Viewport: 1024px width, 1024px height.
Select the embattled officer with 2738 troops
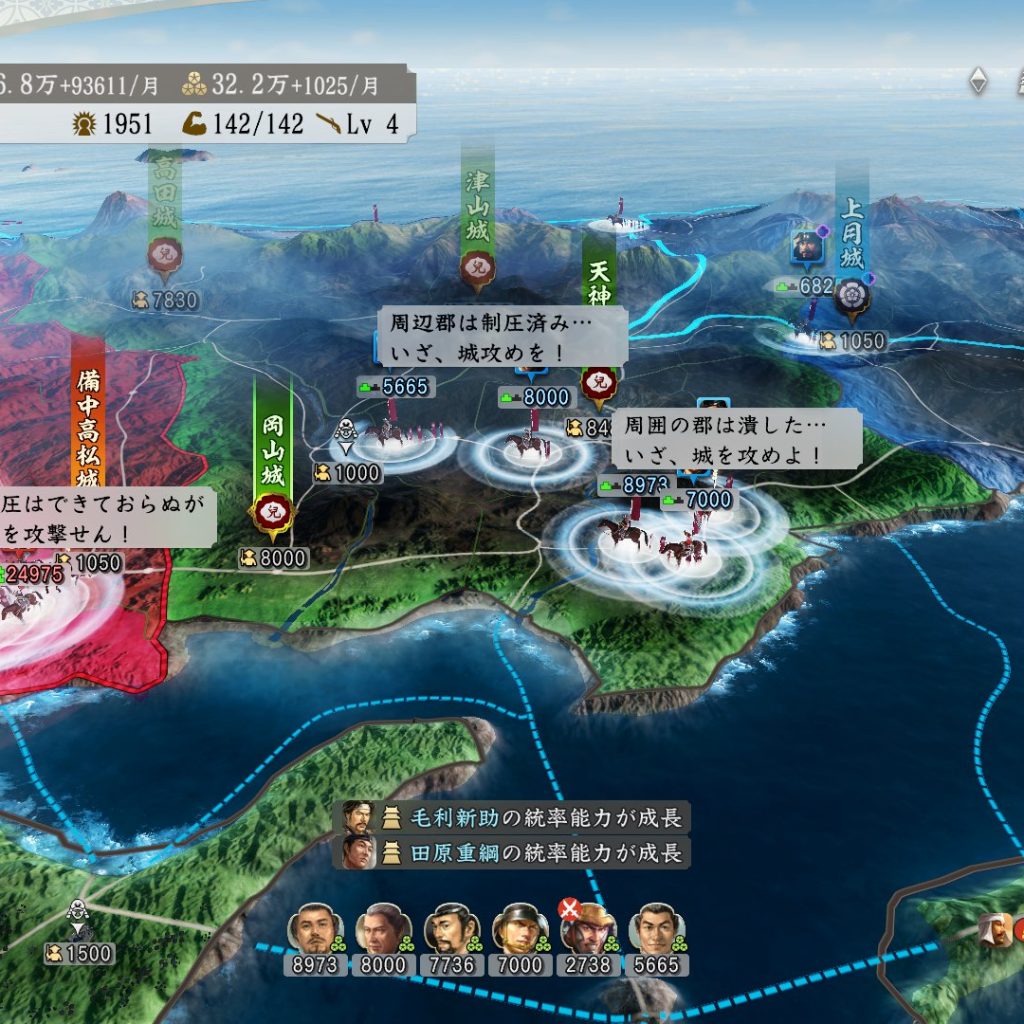pyautogui.click(x=587, y=932)
